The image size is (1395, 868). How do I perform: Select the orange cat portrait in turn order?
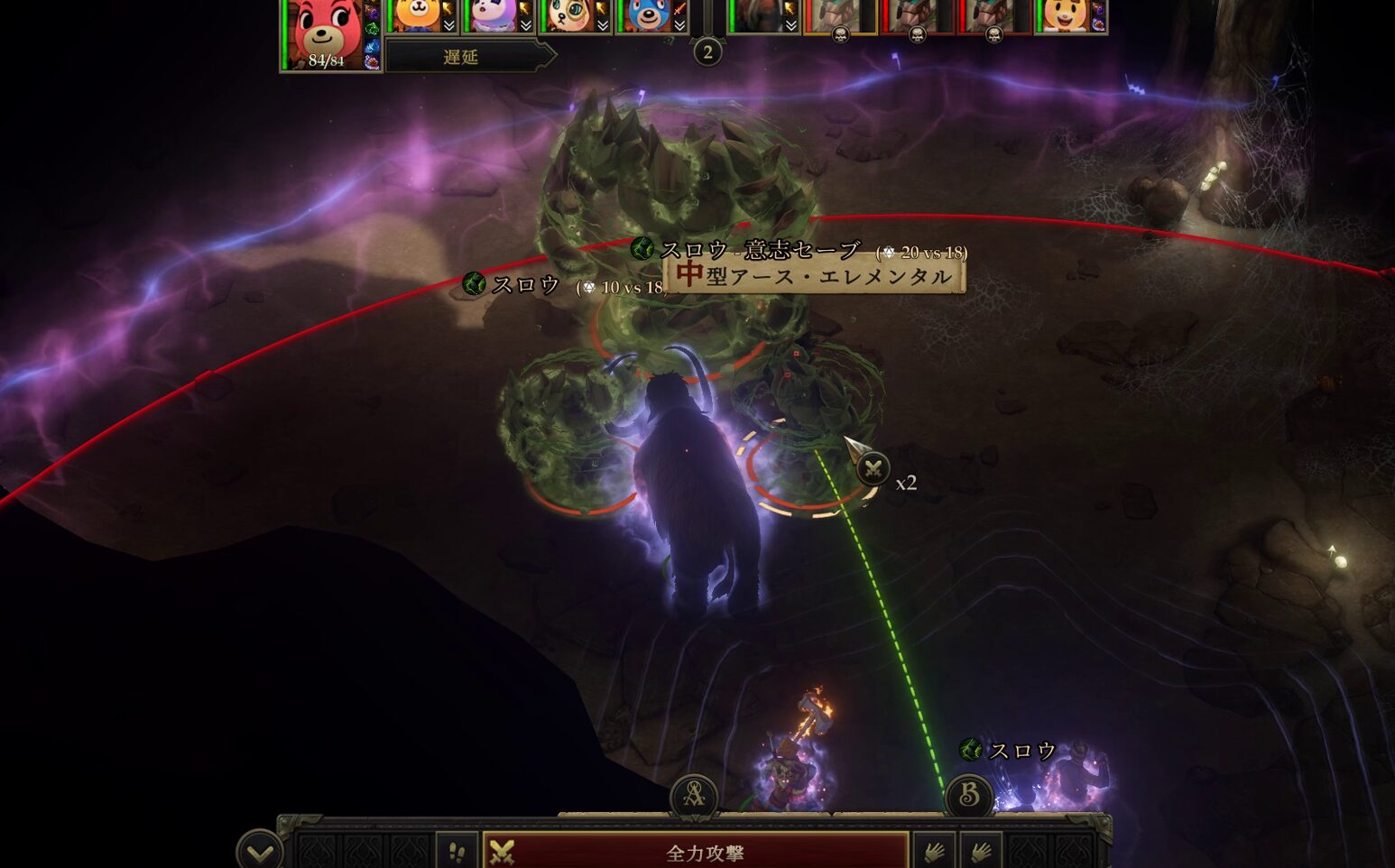[x=418, y=15]
